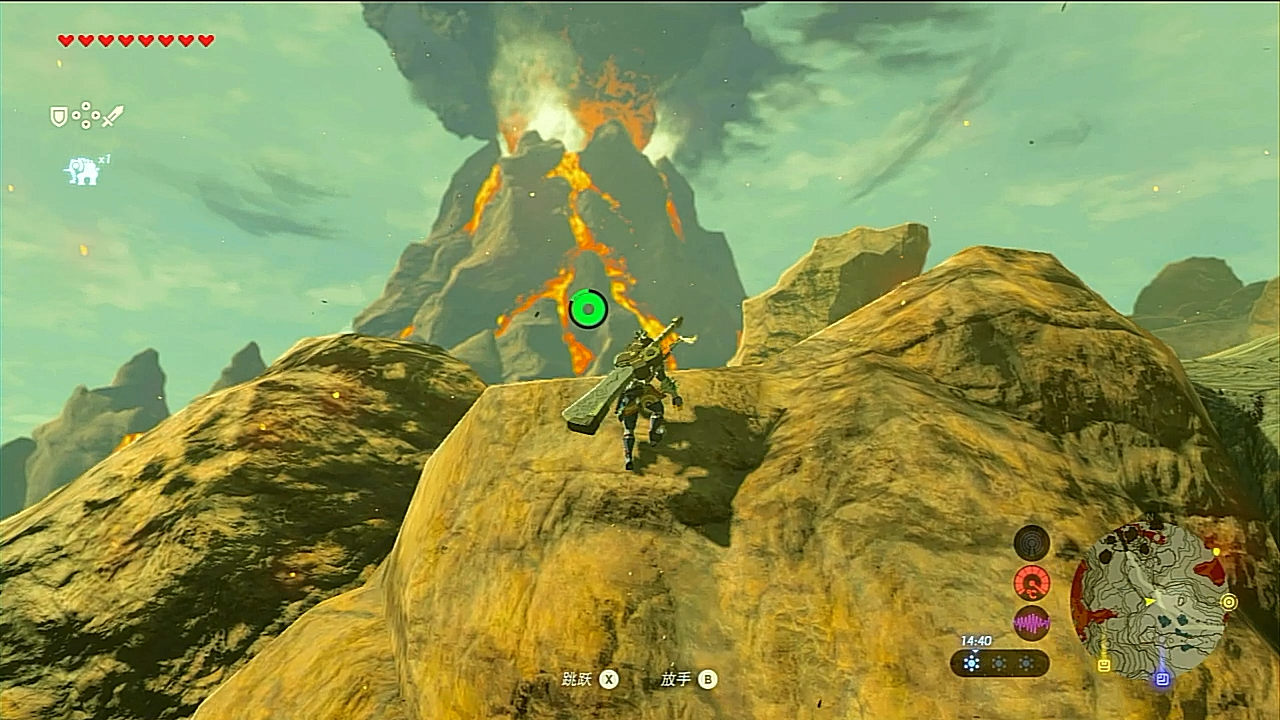This screenshot has height=720, width=1280.
Task: Open the Sheikah Sensor radar icon
Action: pos(1031,543)
